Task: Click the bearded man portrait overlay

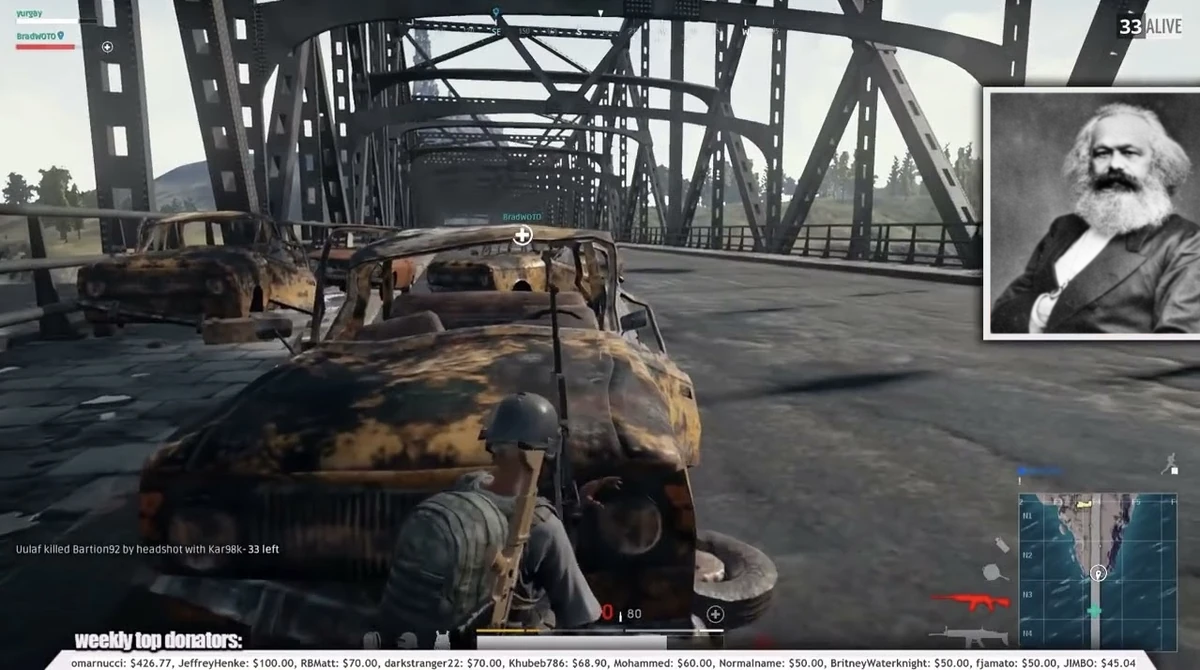Action: (x=1092, y=213)
